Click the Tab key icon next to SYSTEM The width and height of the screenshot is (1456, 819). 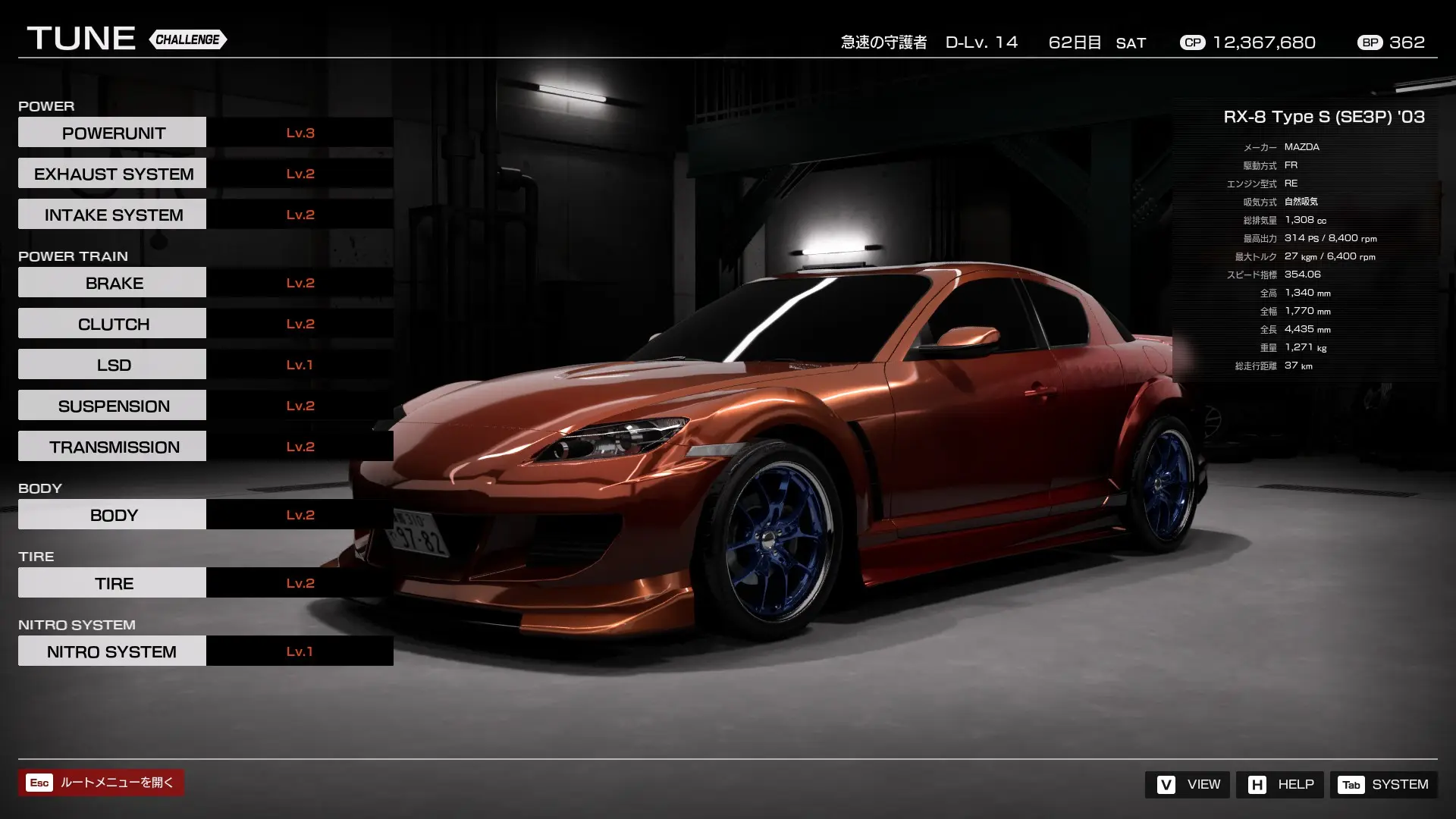(x=1351, y=785)
